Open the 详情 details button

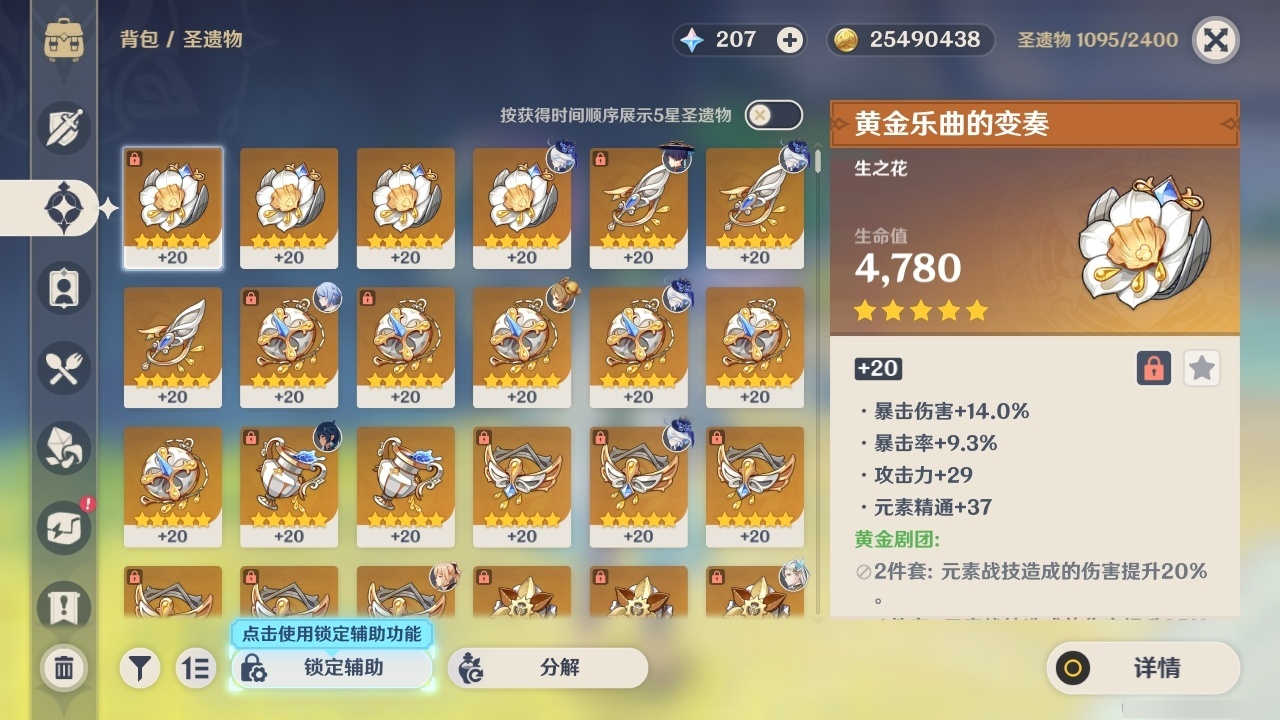(x=1142, y=668)
